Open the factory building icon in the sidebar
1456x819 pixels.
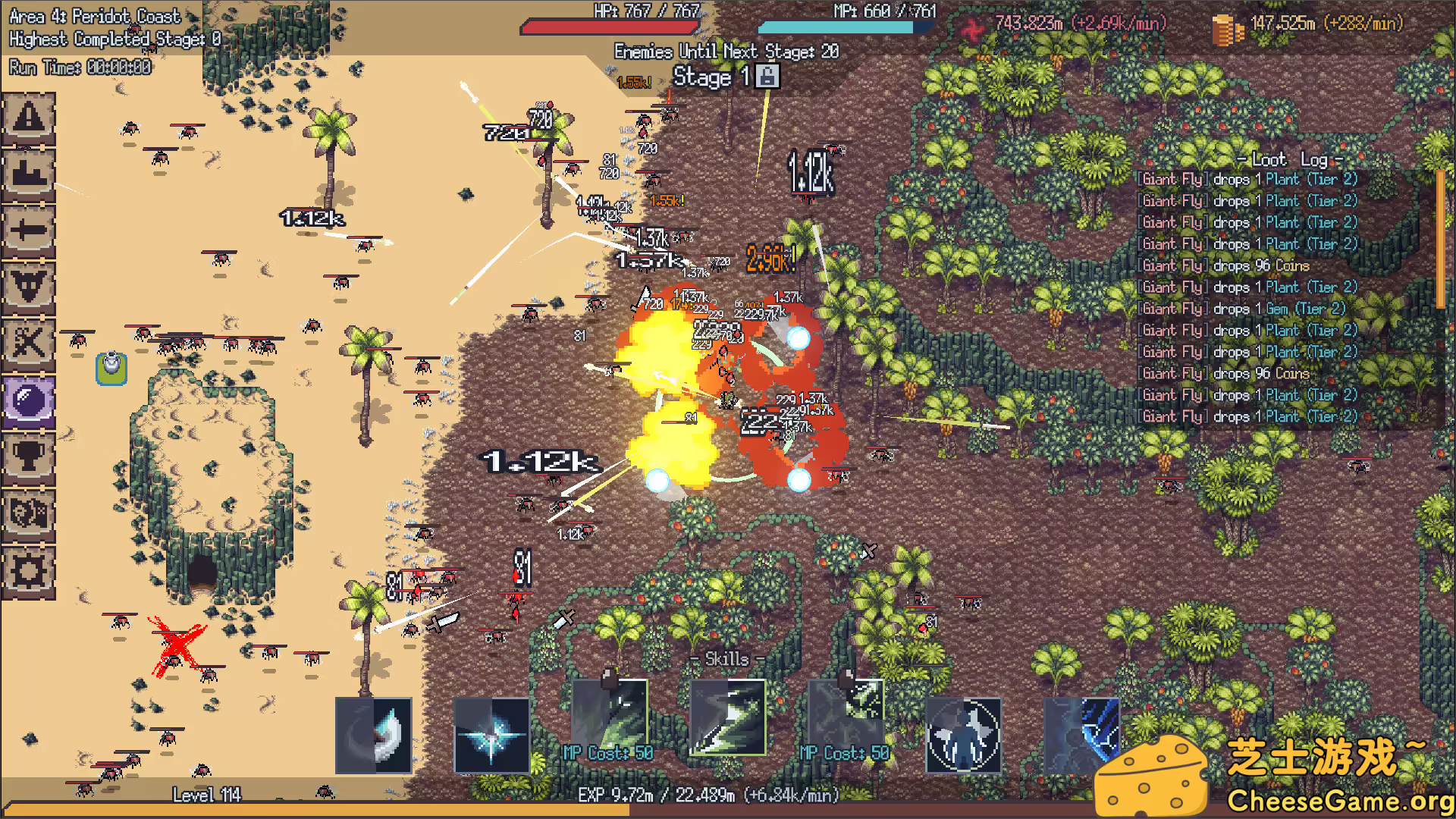29,173
